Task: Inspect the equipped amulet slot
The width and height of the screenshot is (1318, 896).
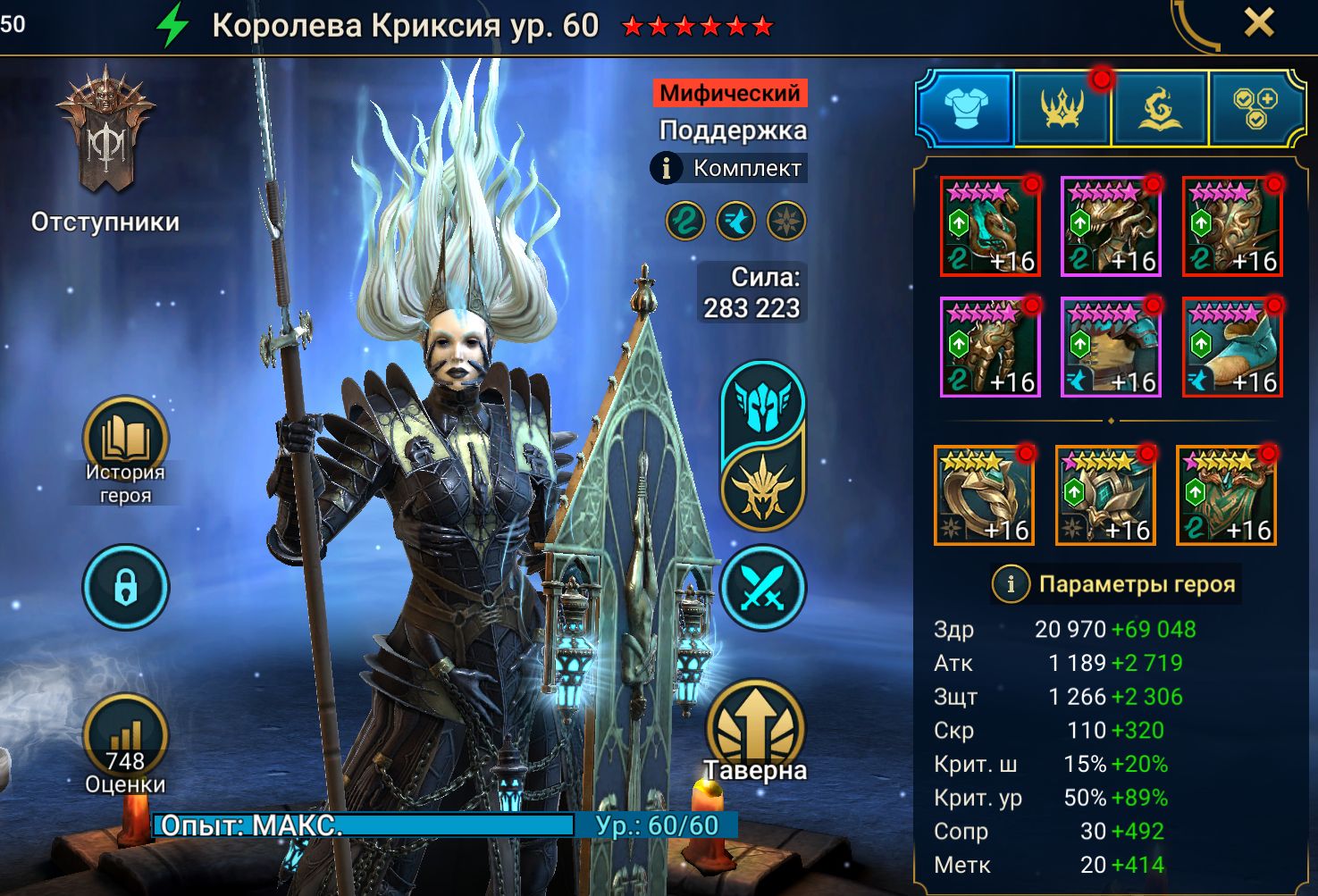Action: pos(1104,495)
